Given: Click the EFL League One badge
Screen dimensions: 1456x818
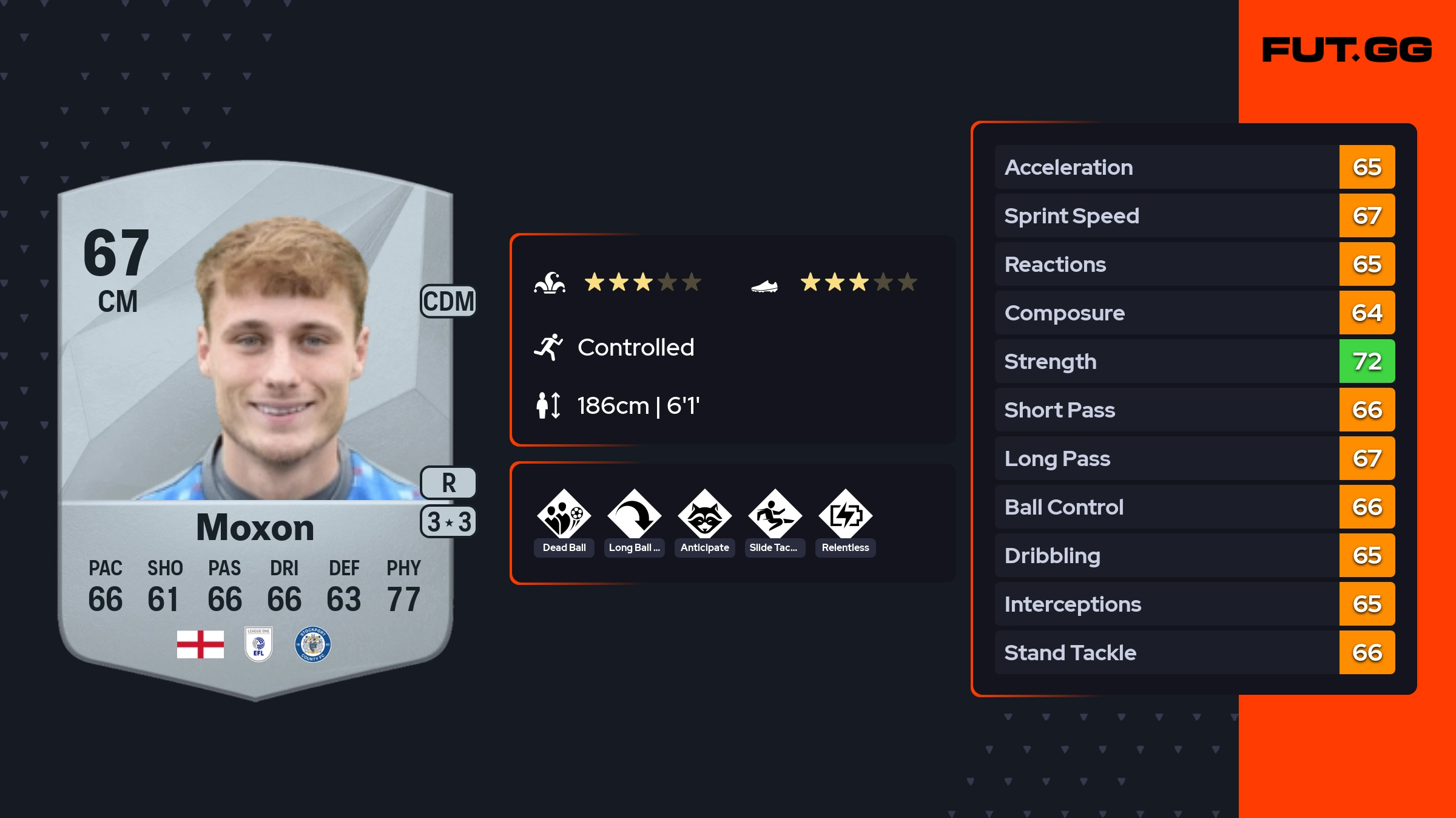Looking at the screenshot, I should pos(258,644).
